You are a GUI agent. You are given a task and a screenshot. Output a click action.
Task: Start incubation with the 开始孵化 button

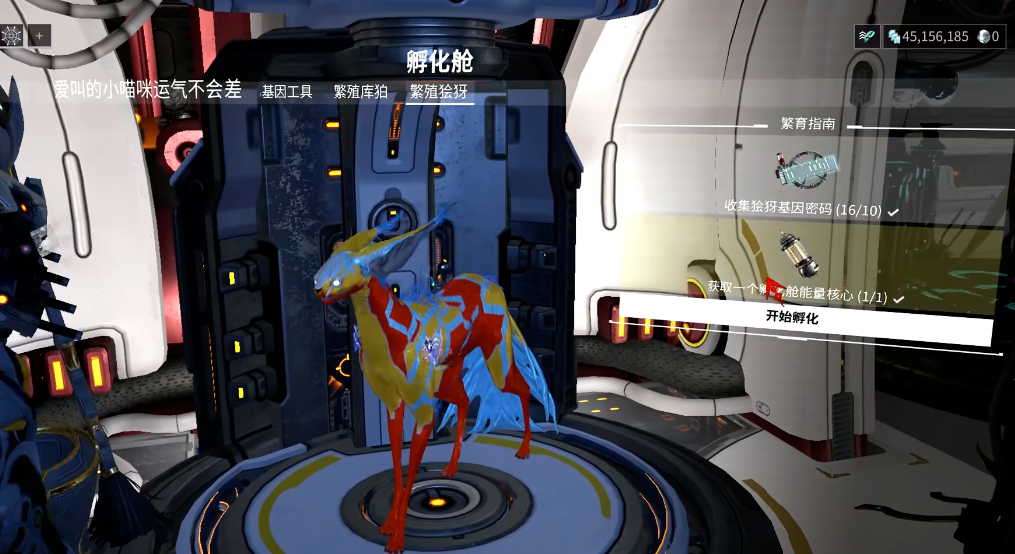click(792, 317)
